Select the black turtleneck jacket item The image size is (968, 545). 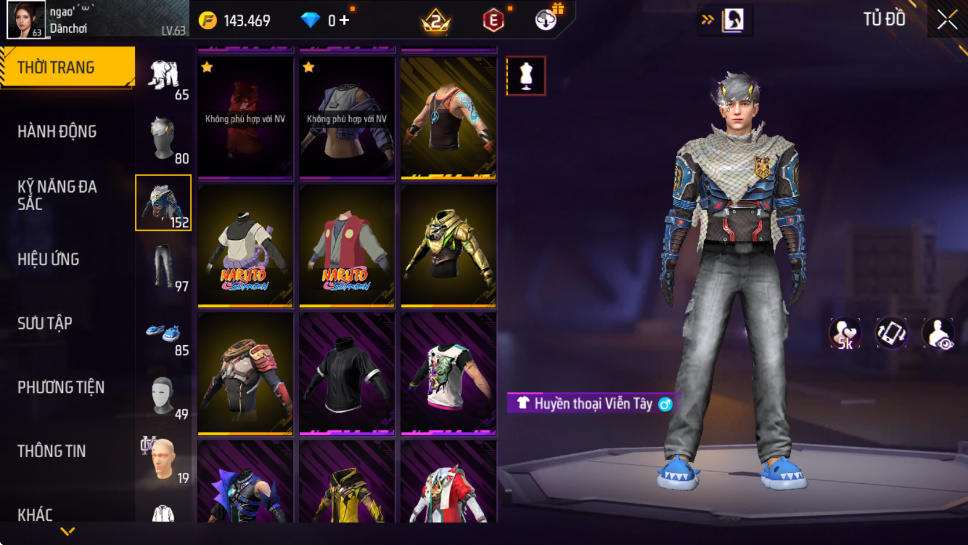point(347,373)
